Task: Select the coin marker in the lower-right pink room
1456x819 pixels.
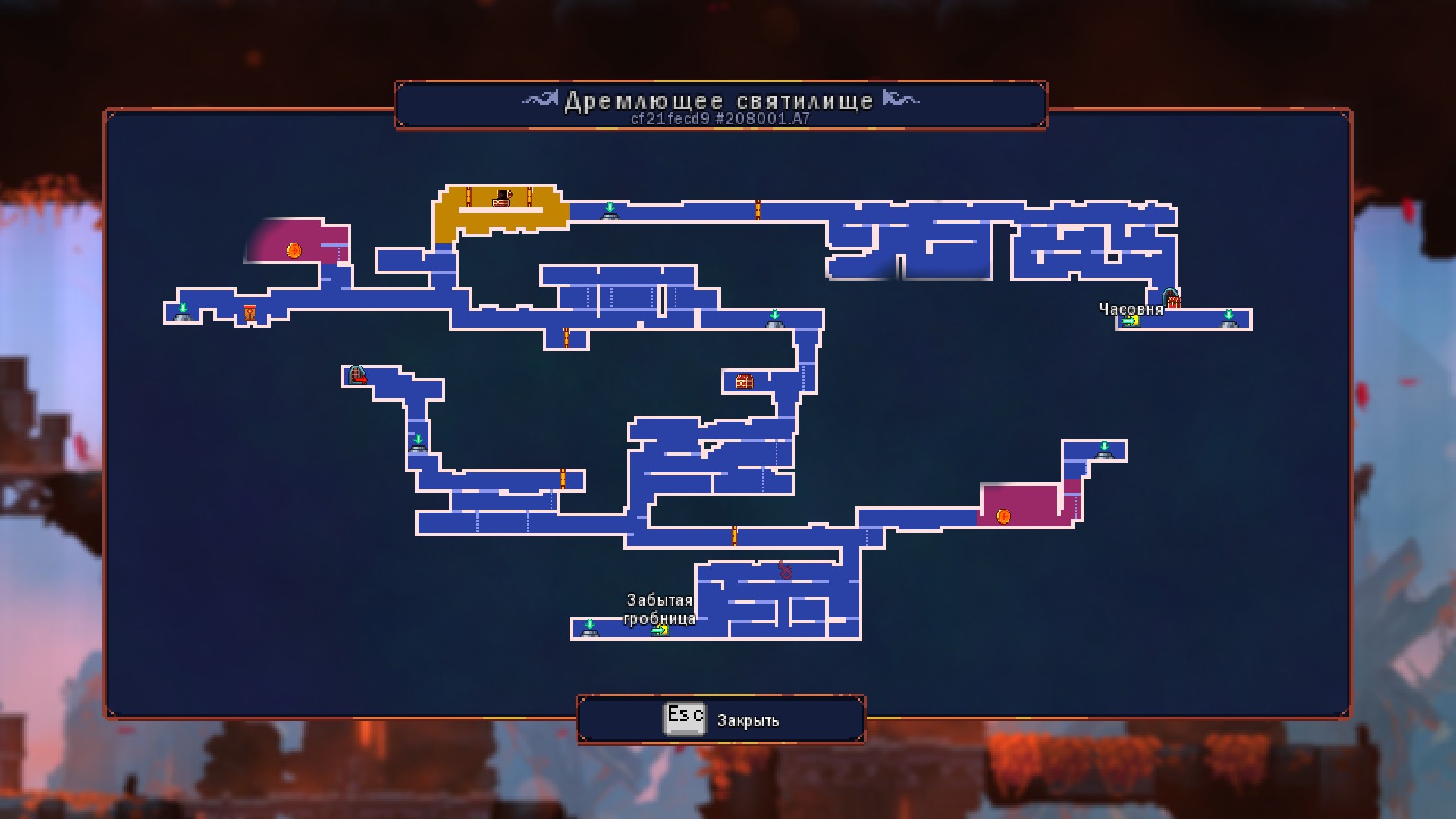Action: [x=1003, y=516]
